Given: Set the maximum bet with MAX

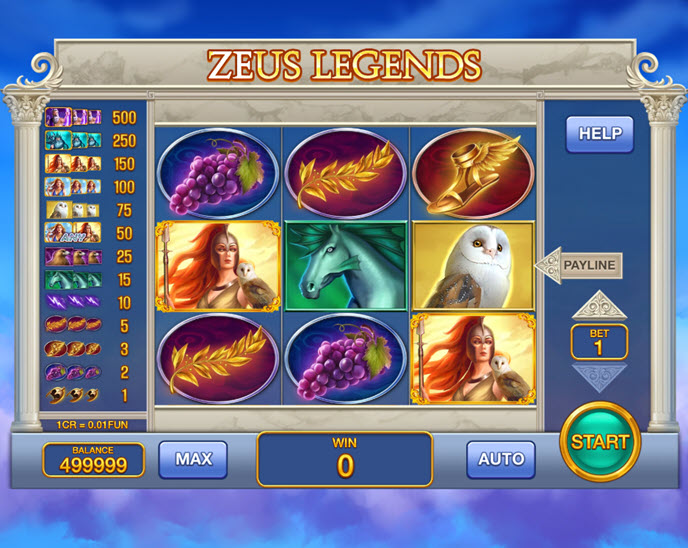Looking at the screenshot, I should (193, 459).
